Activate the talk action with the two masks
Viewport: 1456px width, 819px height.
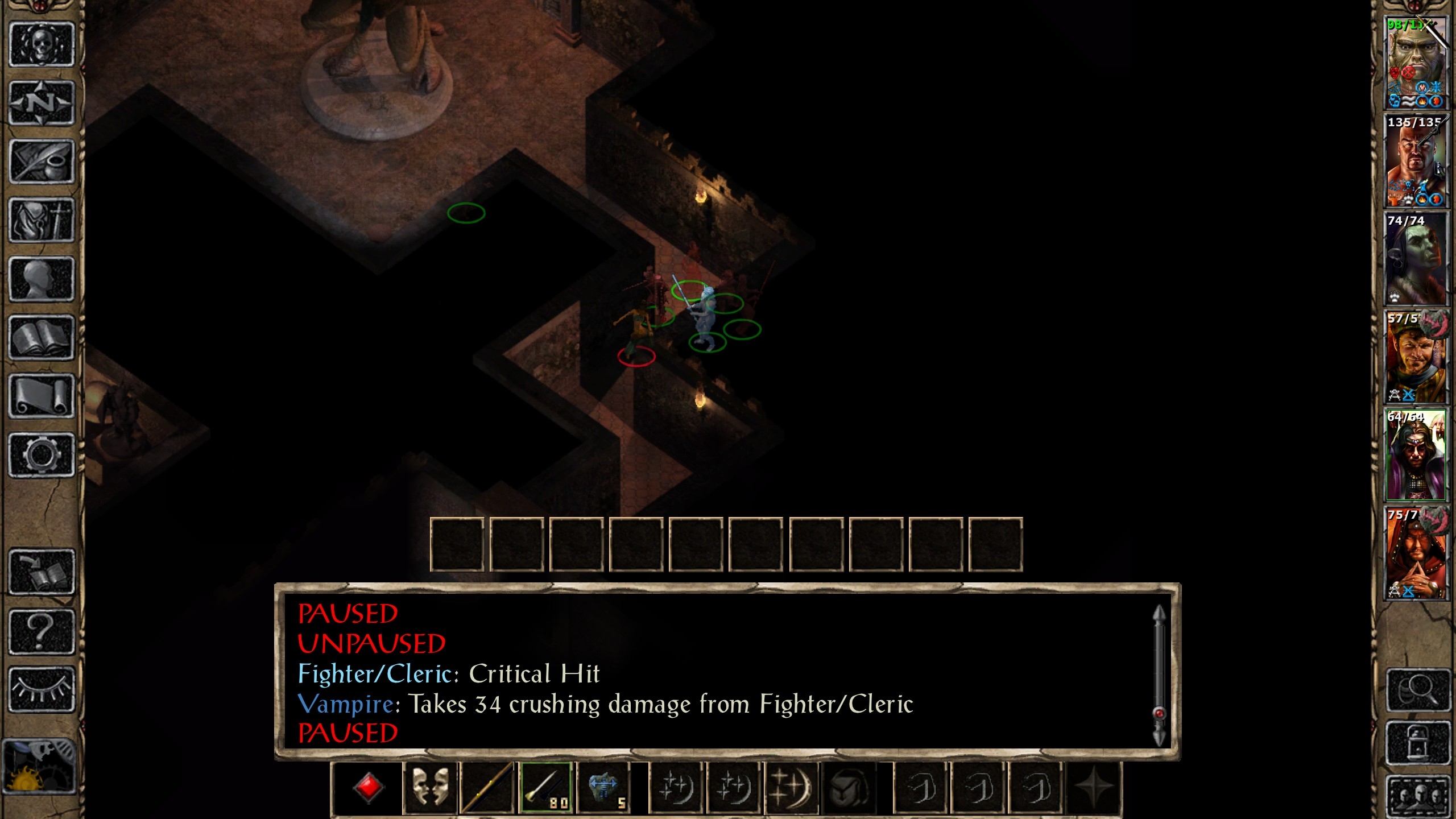(x=430, y=788)
